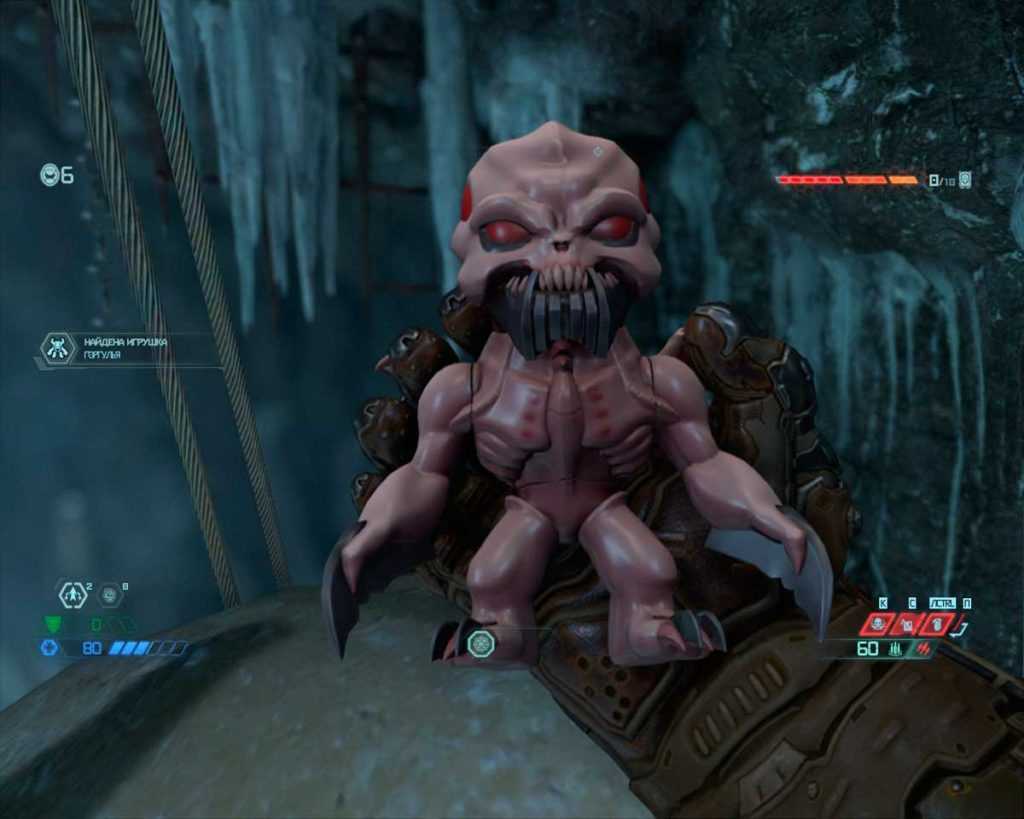Click the green shells ammo icon
1024x819 pixels.
(896, 649)
